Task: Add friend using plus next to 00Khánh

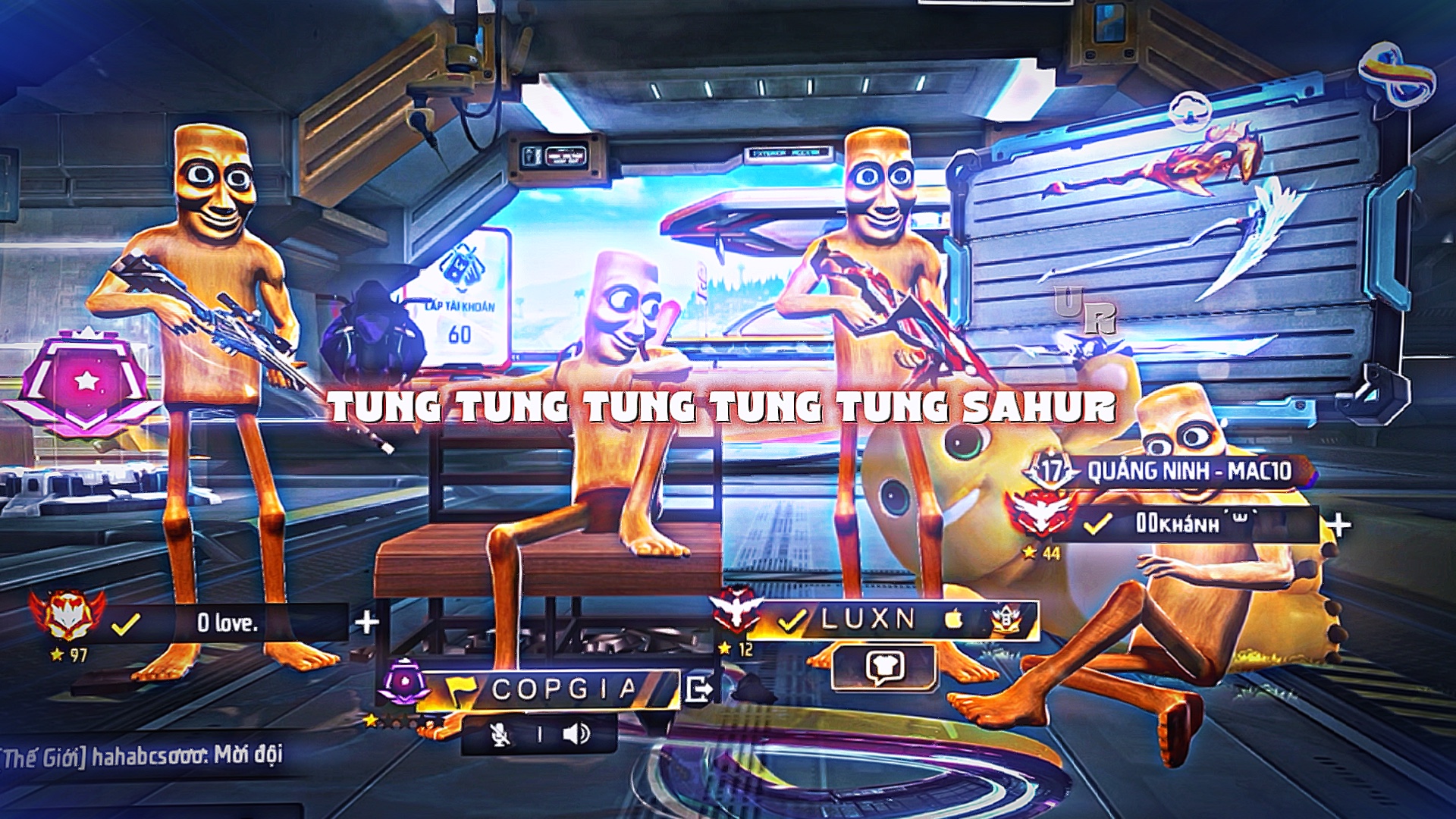Action: pos(1338,525)
